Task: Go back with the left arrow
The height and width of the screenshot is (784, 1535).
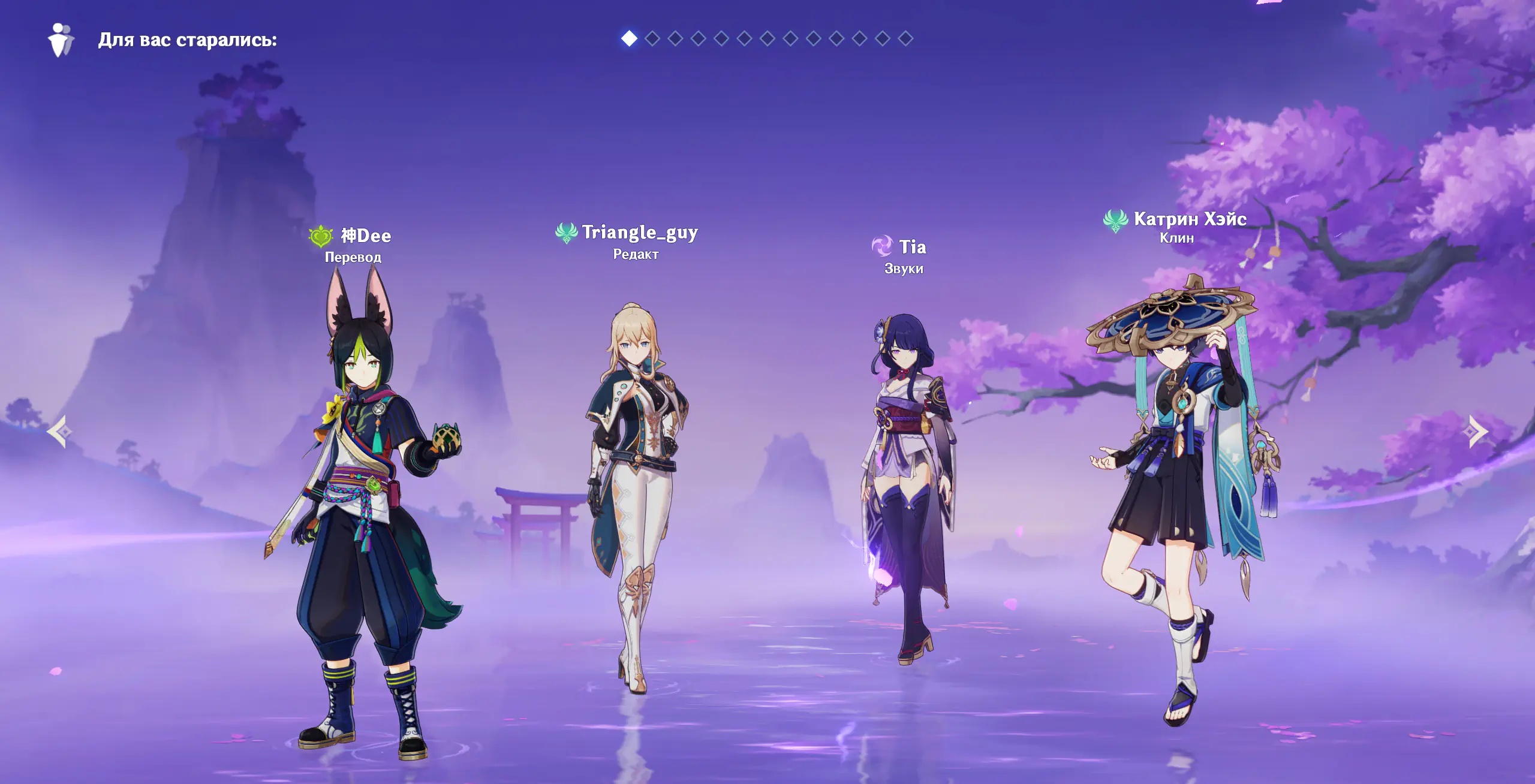Action: 59,432
